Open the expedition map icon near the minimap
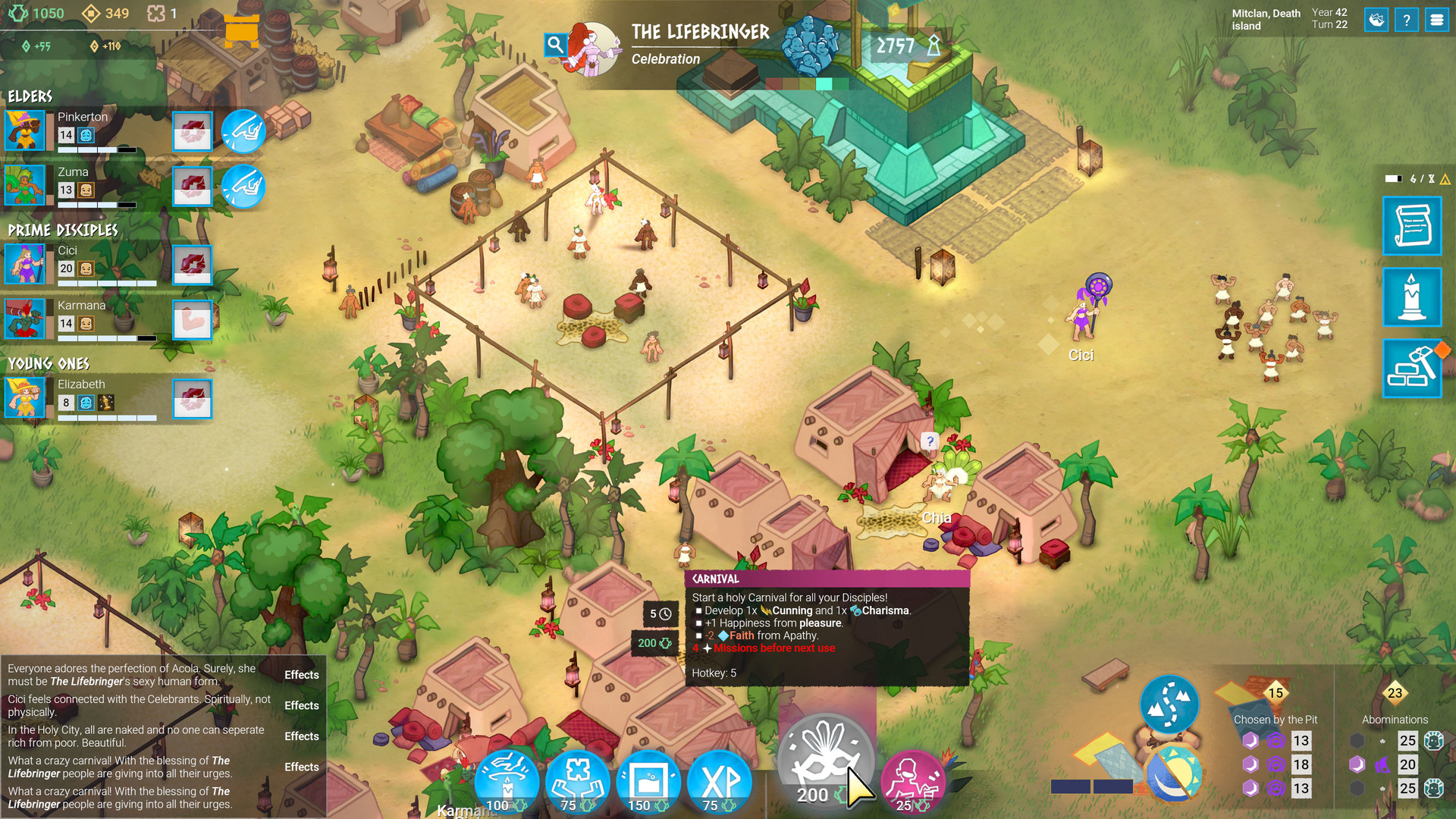This screenshot has height=819, width=1456. pyautogui.click(x=1169, y=704)
